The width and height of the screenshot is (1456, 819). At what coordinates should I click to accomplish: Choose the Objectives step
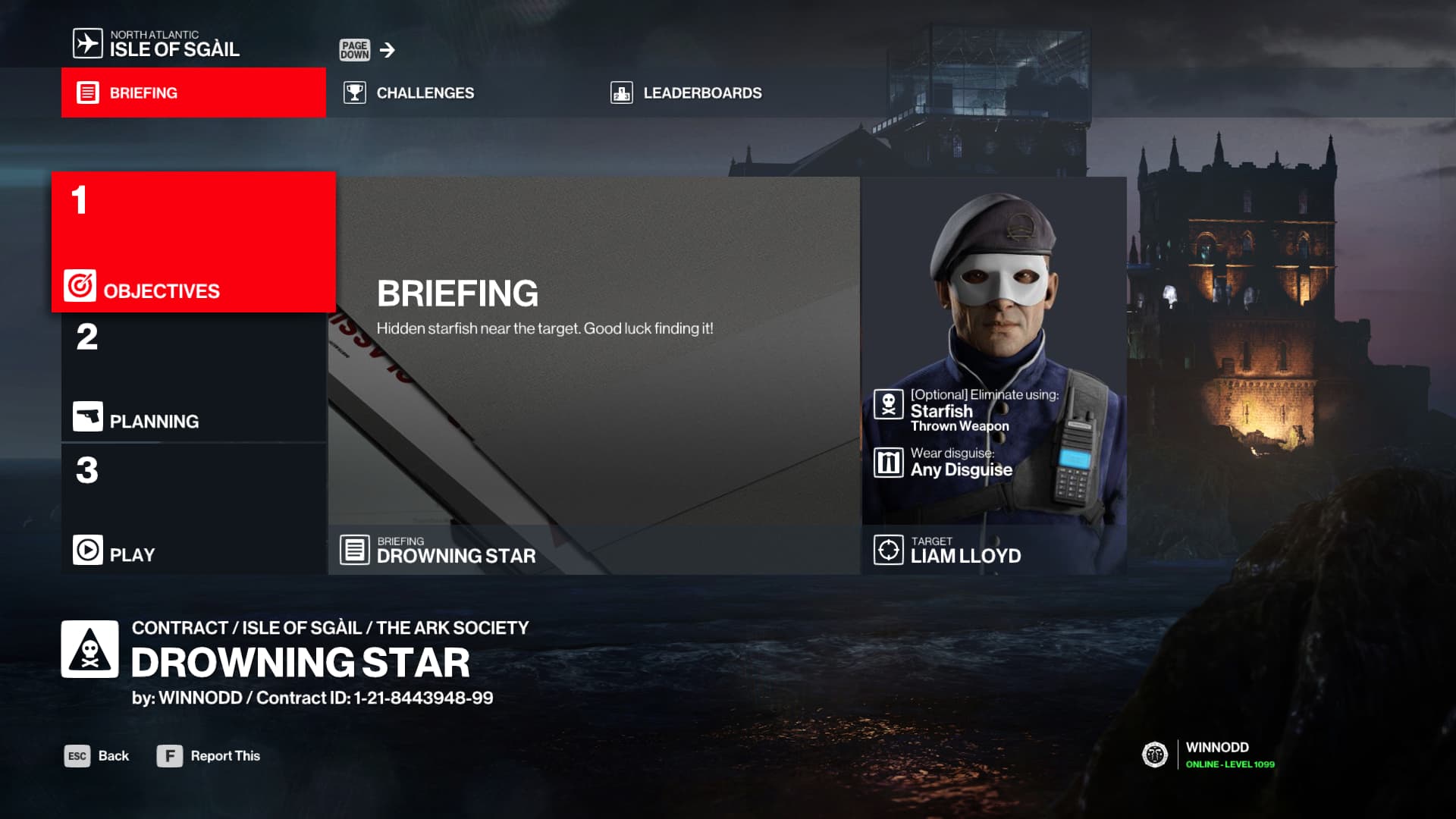coord(193,243)
